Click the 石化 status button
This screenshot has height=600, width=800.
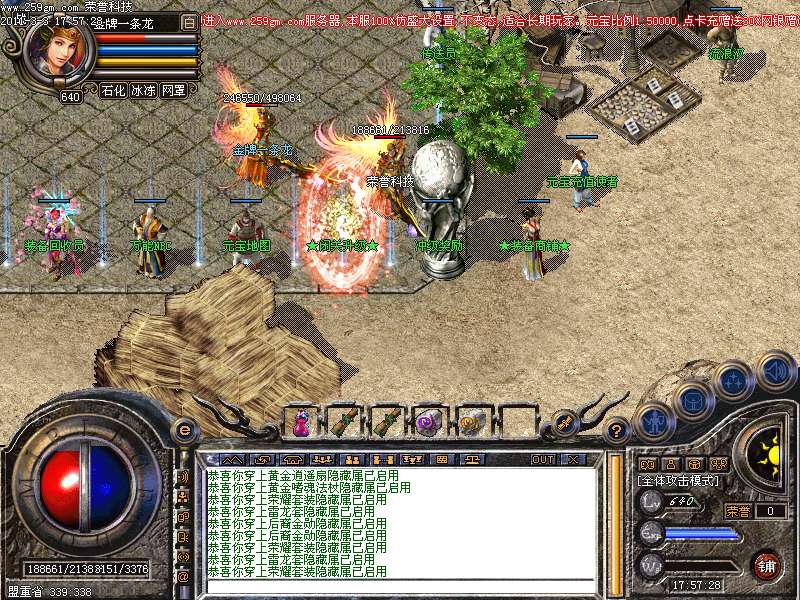pos(113,90)
